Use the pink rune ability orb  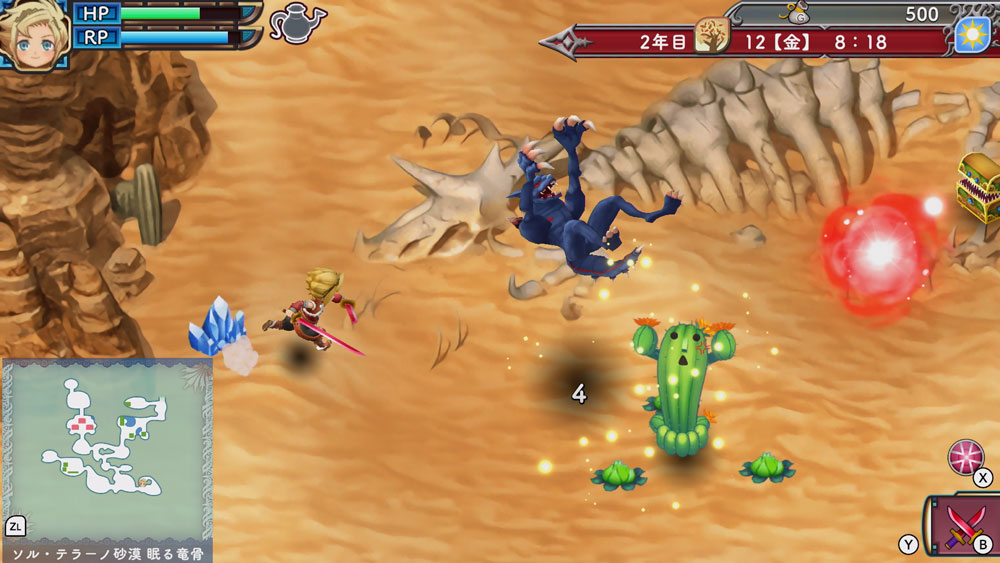pyautogui.click(x=965, y=458)
